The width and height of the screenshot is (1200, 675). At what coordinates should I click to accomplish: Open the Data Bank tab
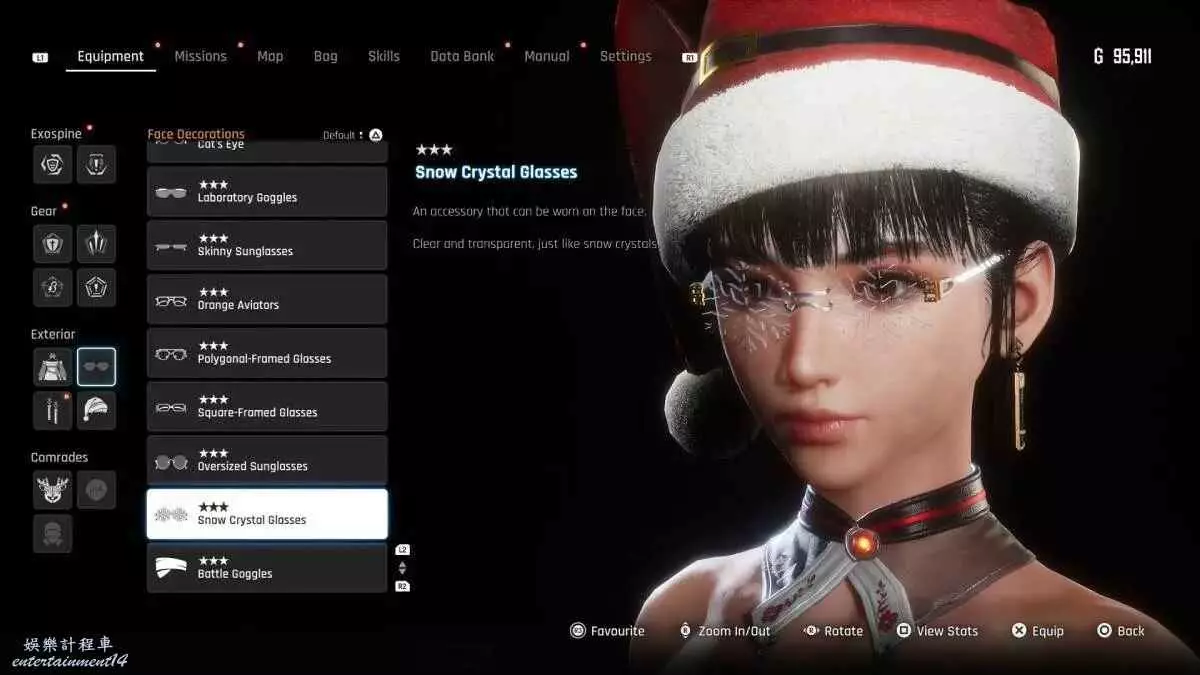(x=462, y=56)
